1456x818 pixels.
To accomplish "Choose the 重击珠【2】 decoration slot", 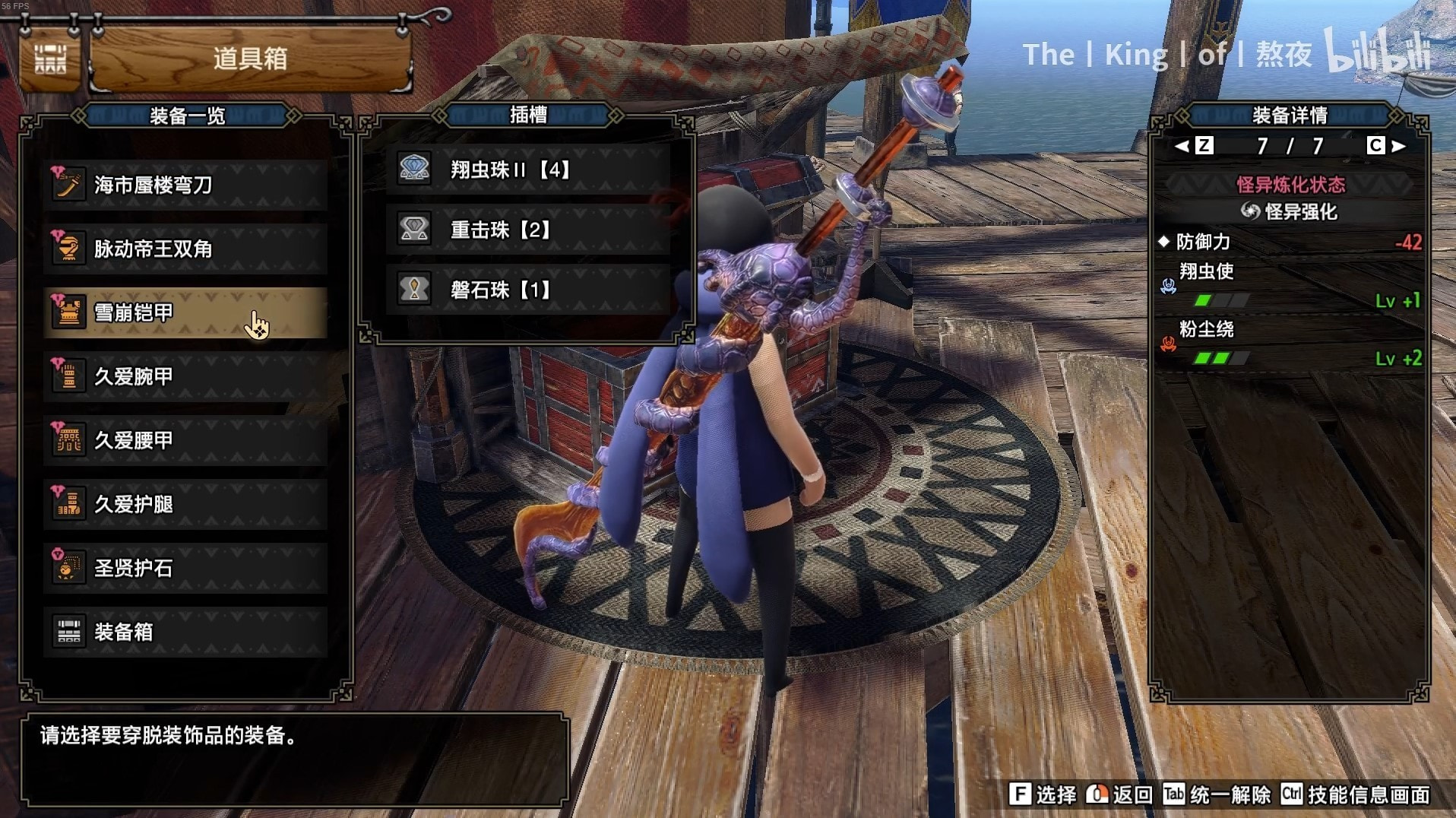I will point(527,229).
